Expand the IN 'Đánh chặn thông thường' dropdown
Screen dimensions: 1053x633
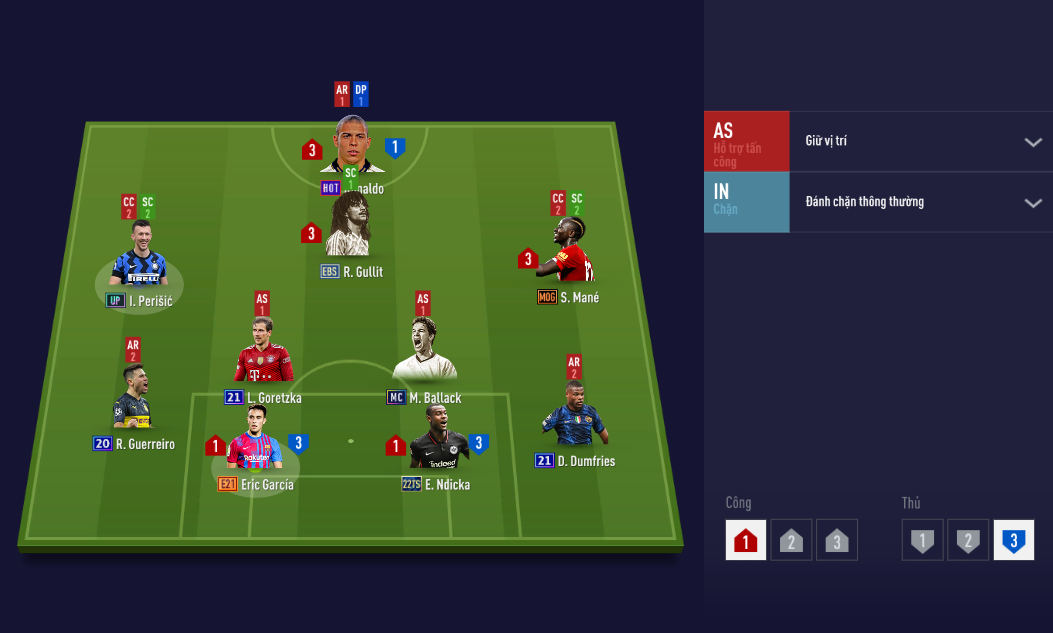920,202
